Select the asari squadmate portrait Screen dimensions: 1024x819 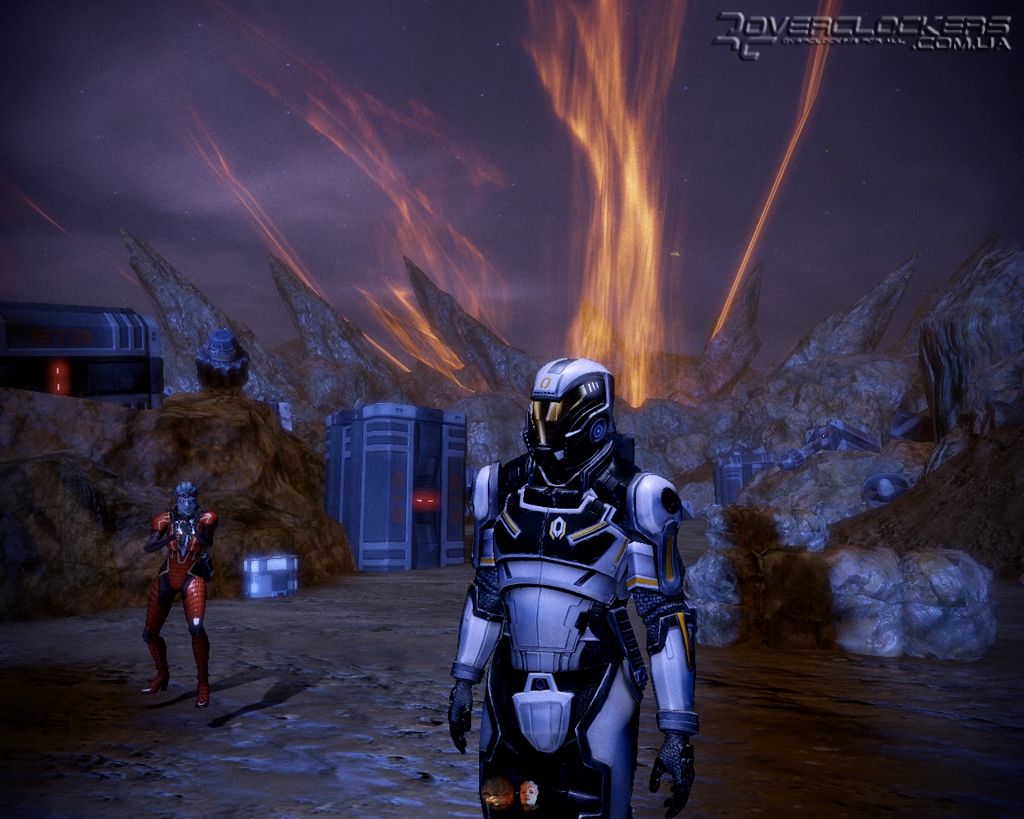coord(529,794)
